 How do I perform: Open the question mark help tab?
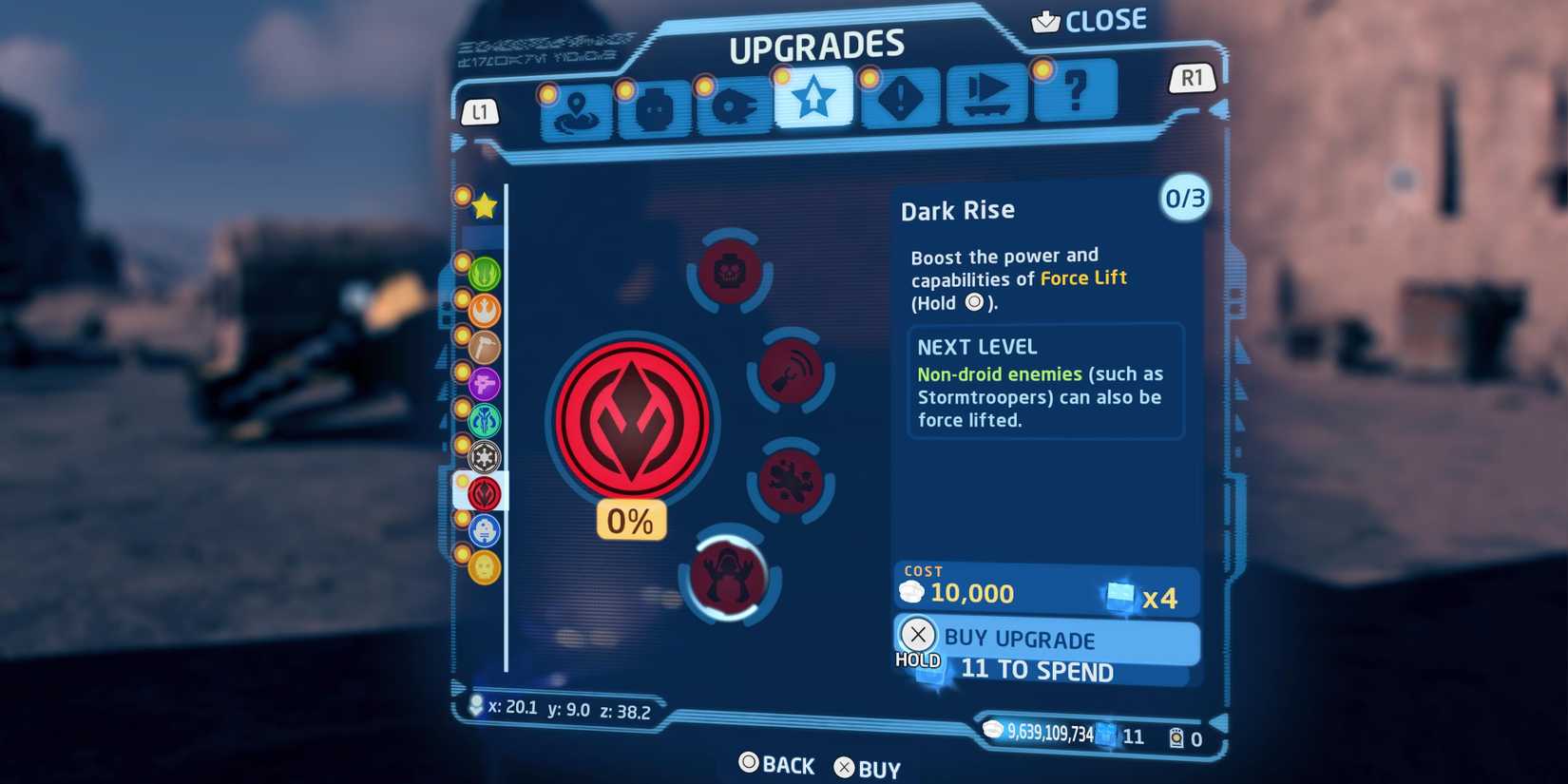[1075, 95]
